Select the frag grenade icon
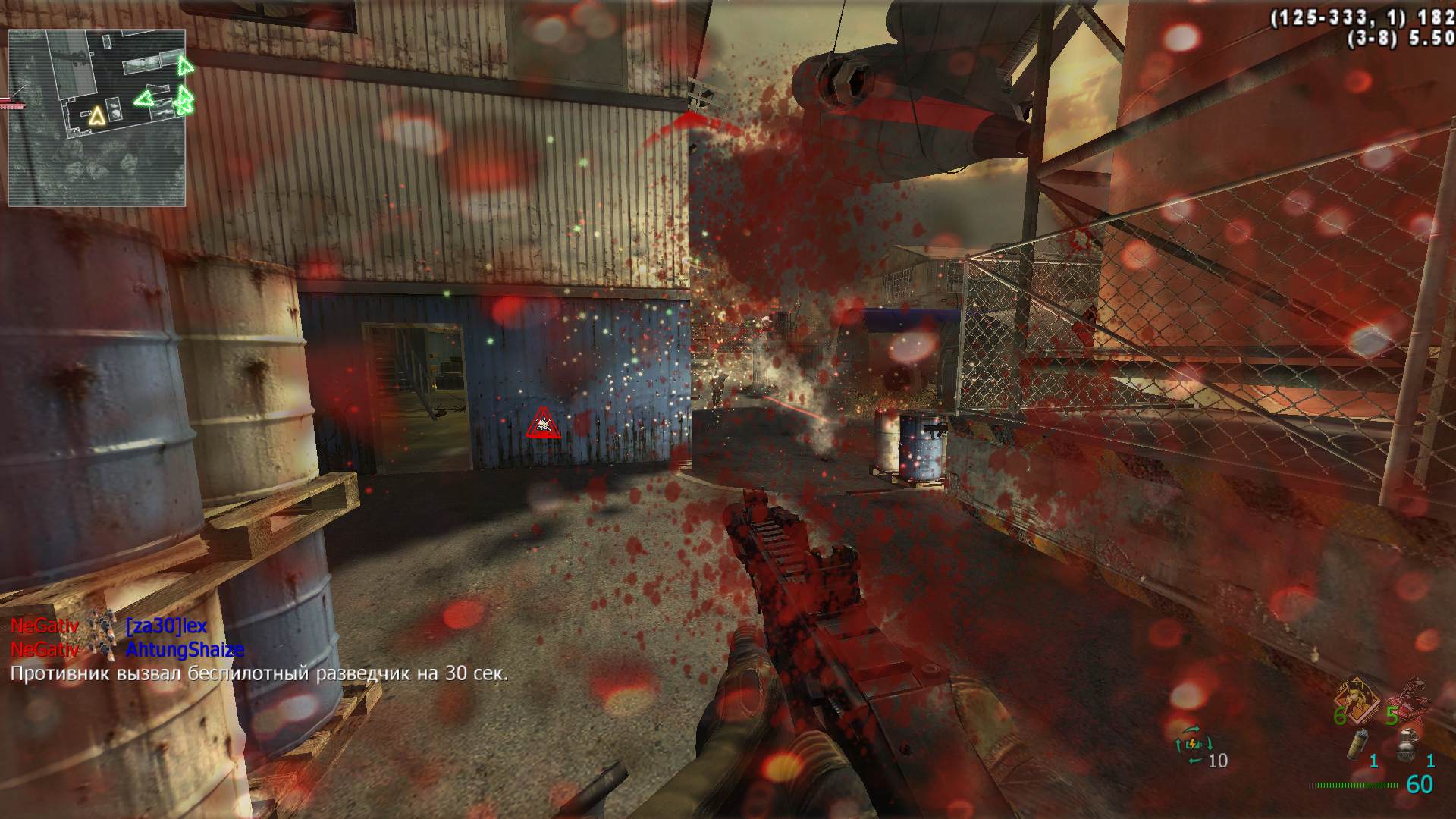Image resolution: width=1456 pixels, height=819 pixels. pyautogui.click(x=1407, y=747)
